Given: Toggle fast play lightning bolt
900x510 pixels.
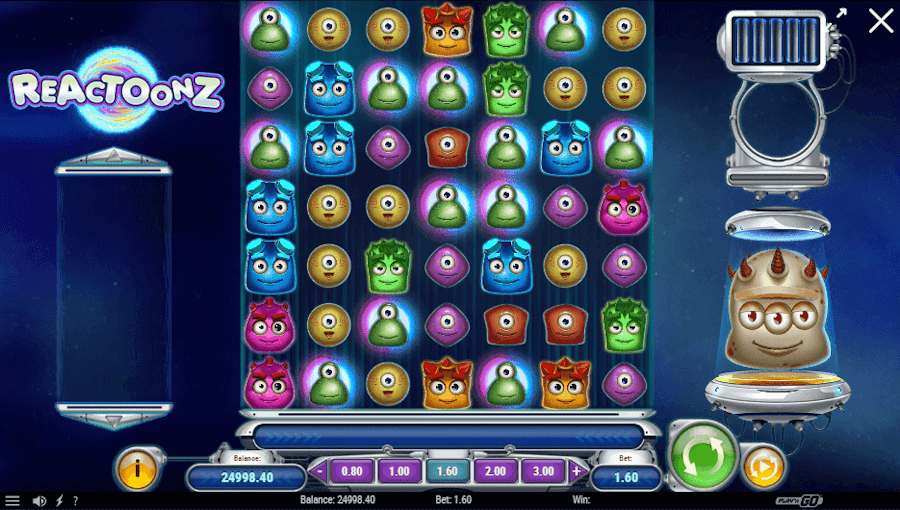Looking at the screenshot, I should click(x=59, y=501).
